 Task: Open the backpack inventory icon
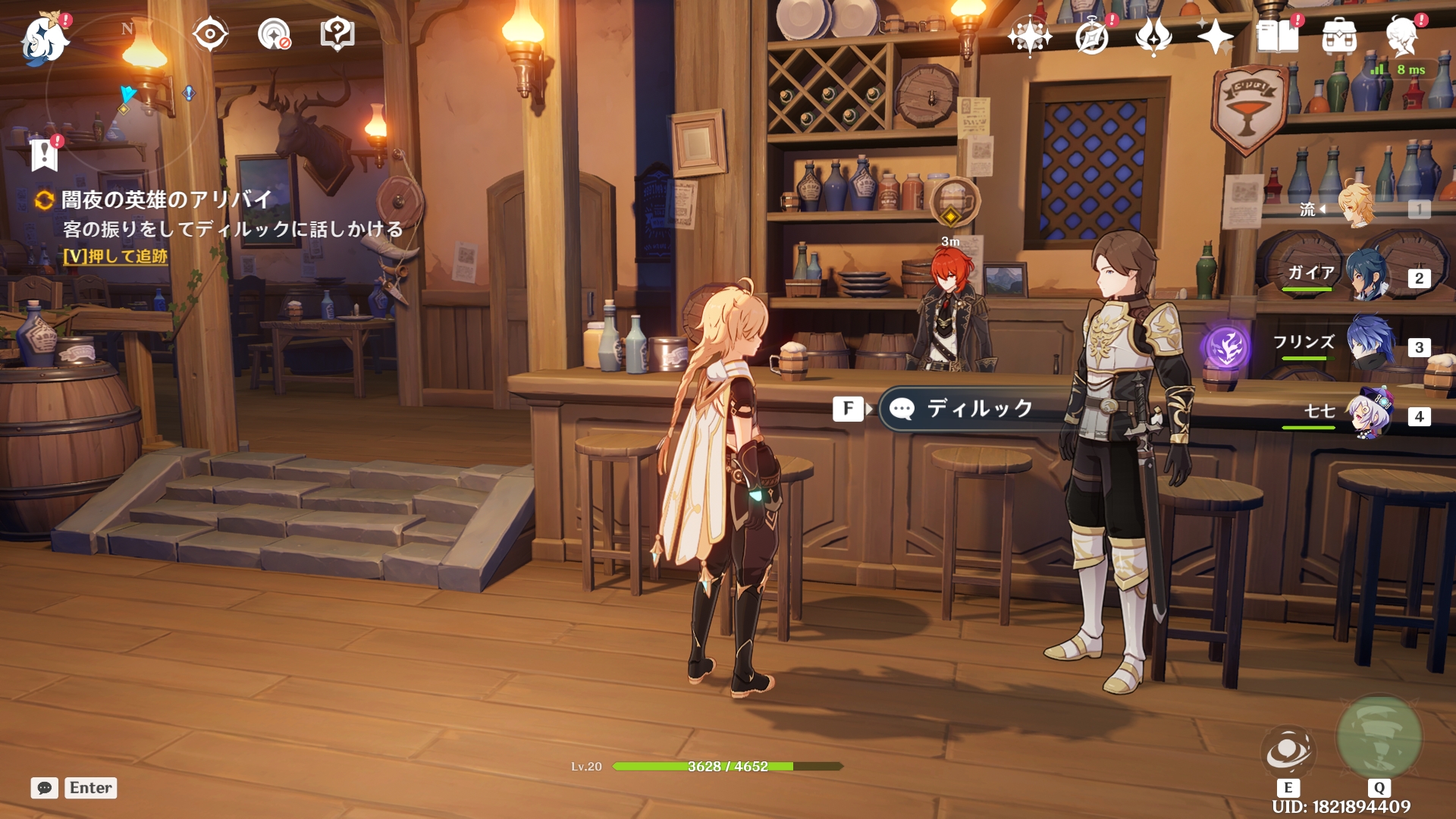(x=1339, y=36)
